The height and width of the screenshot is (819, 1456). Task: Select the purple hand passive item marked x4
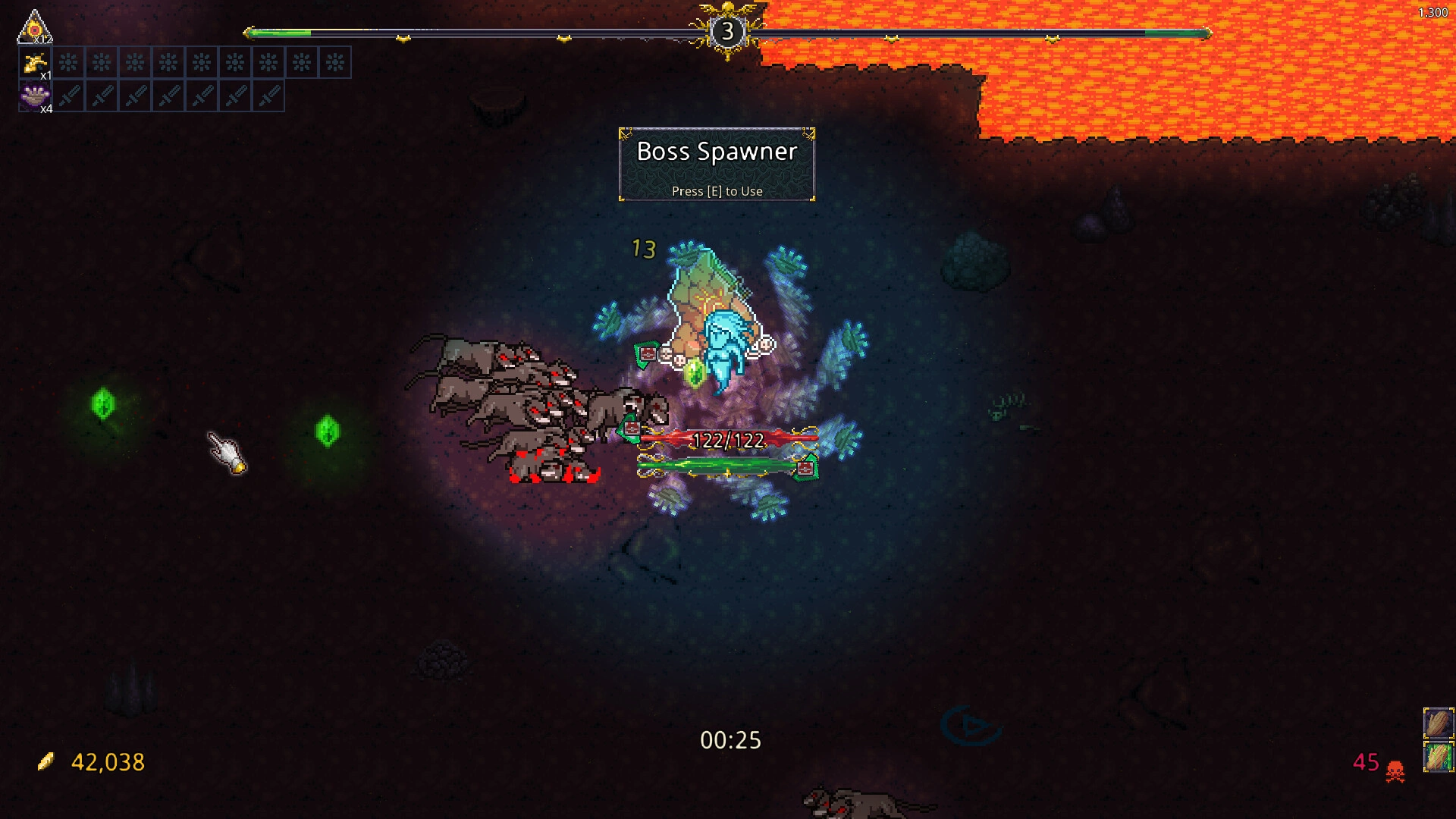click(33, 96)
